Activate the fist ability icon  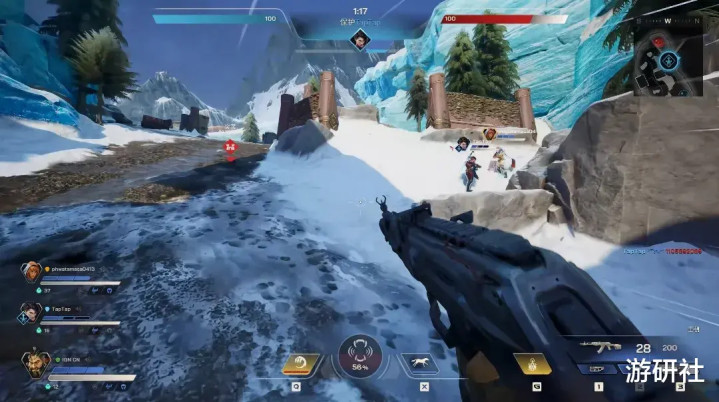[x=301, y=364]
